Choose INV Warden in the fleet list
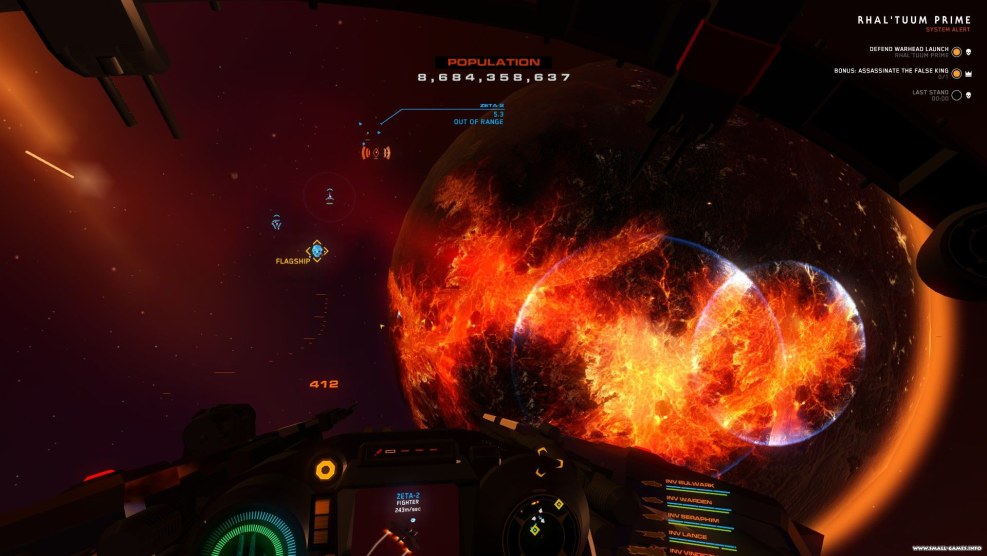This screenshot has height=556, width=987. [692, 502]
